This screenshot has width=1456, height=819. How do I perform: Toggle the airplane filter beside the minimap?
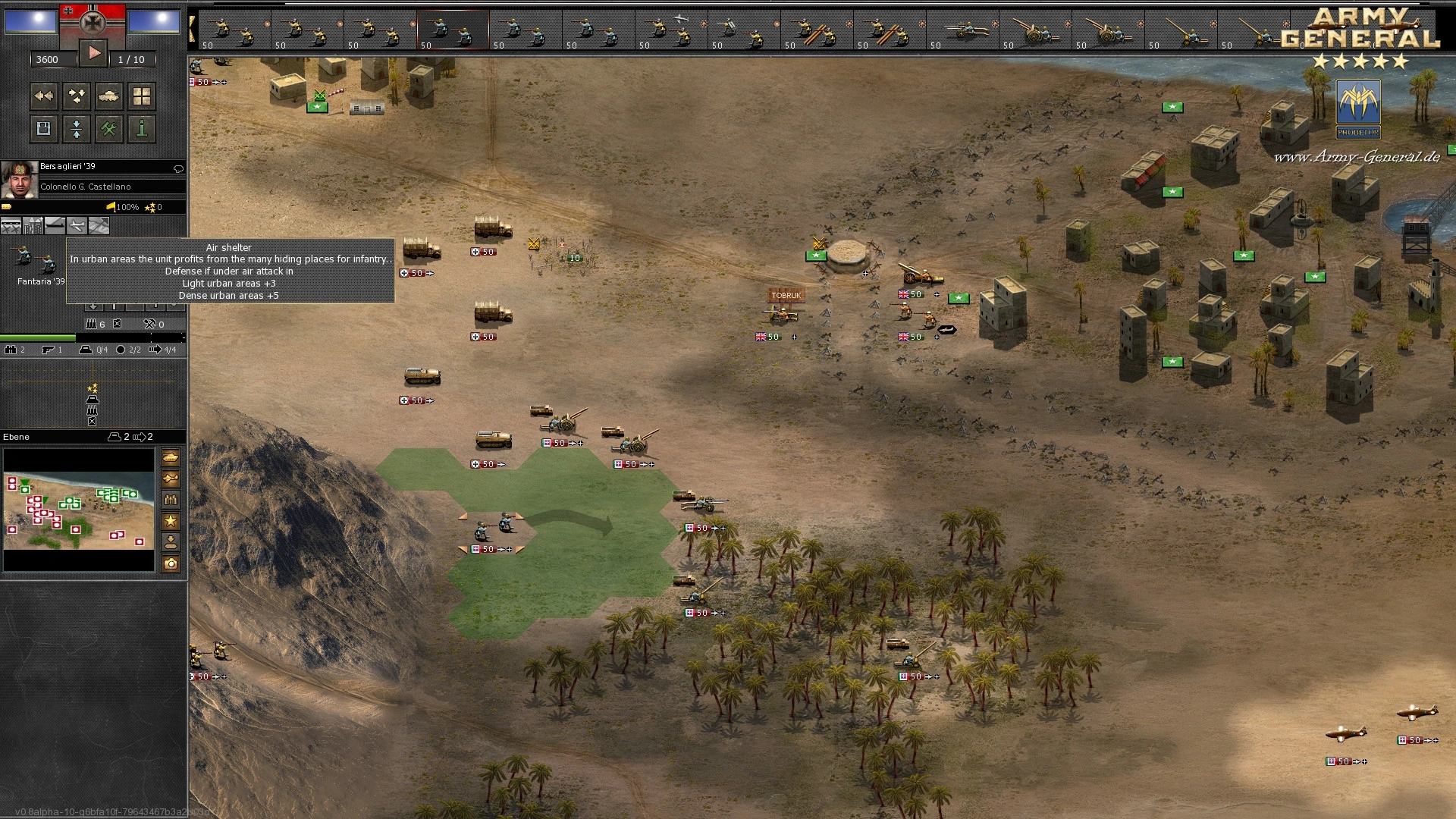pyautogui.click(x=171, y=479)
